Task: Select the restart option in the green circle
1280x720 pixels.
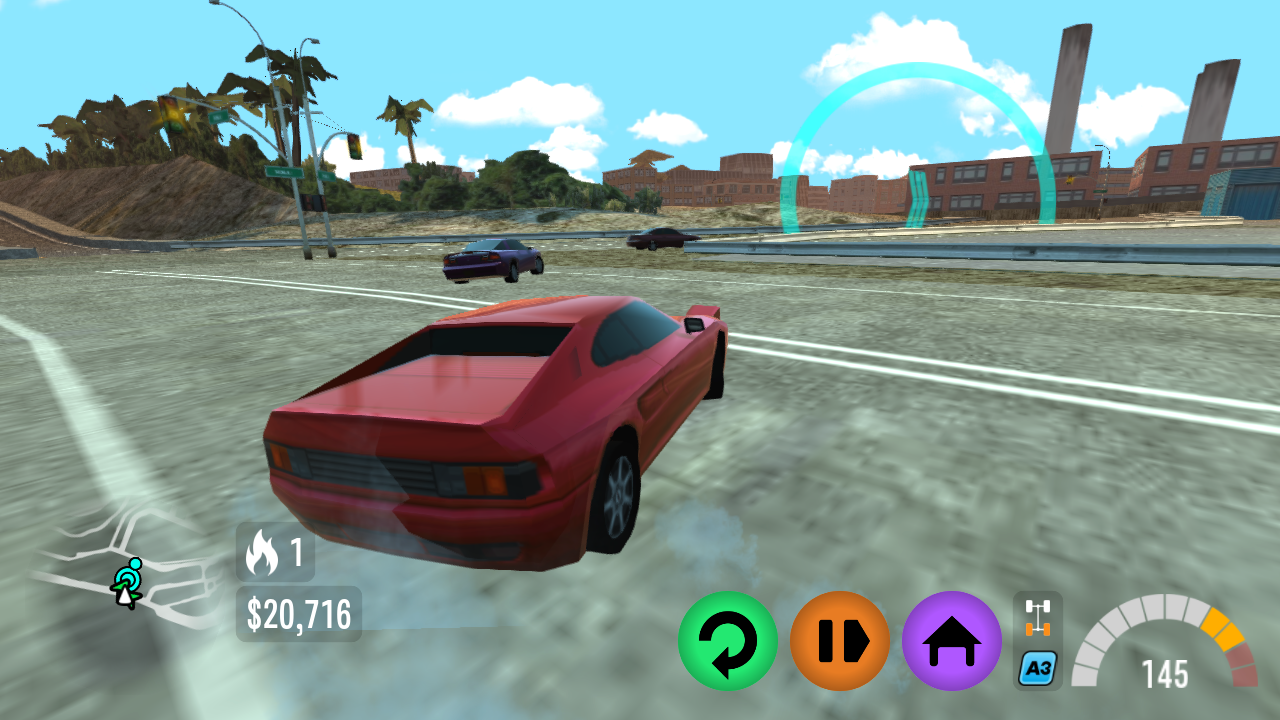Action: coord(728,640)
